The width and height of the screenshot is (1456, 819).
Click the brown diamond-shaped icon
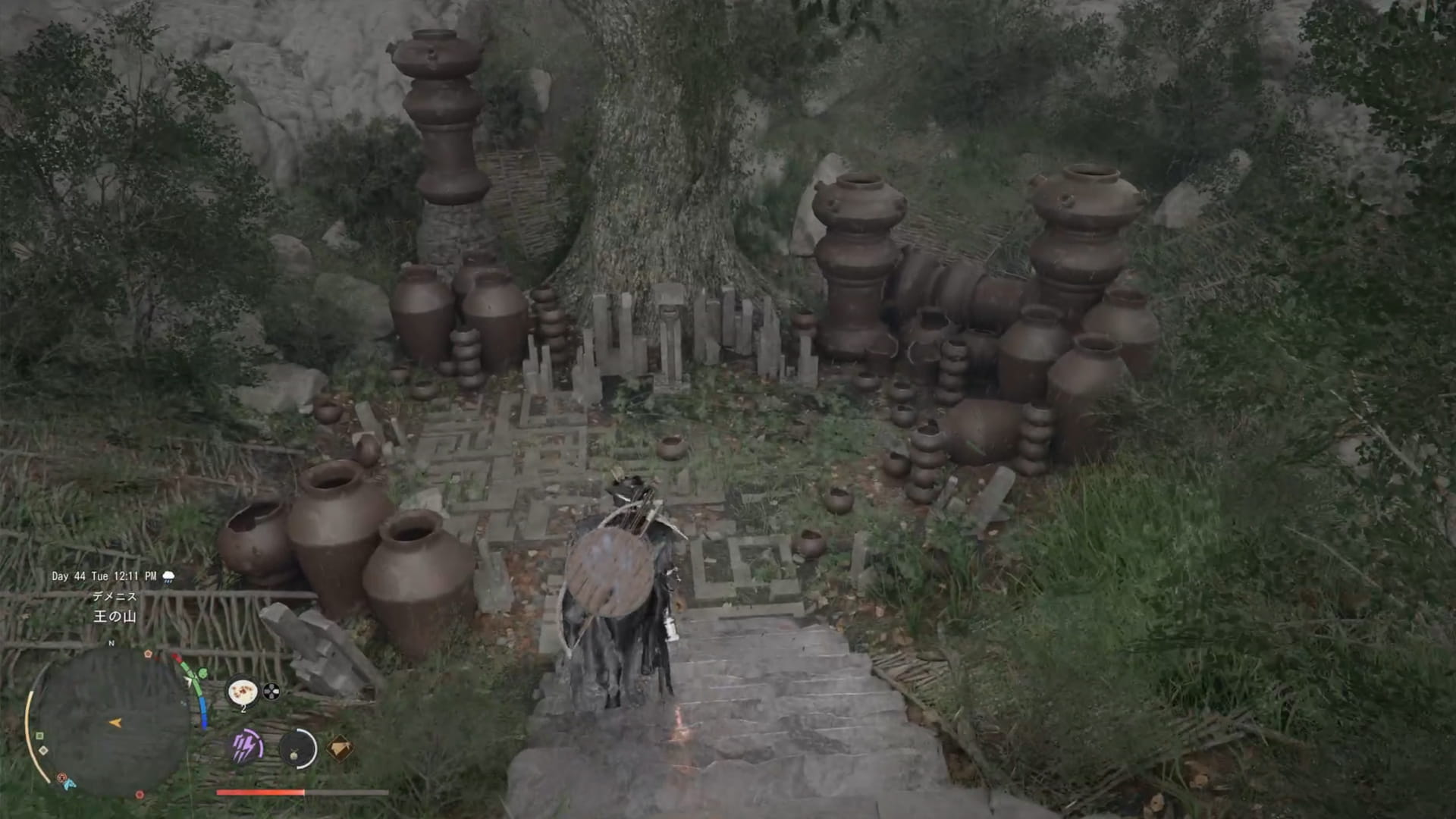pyautogui.click(x=339, y=748)
